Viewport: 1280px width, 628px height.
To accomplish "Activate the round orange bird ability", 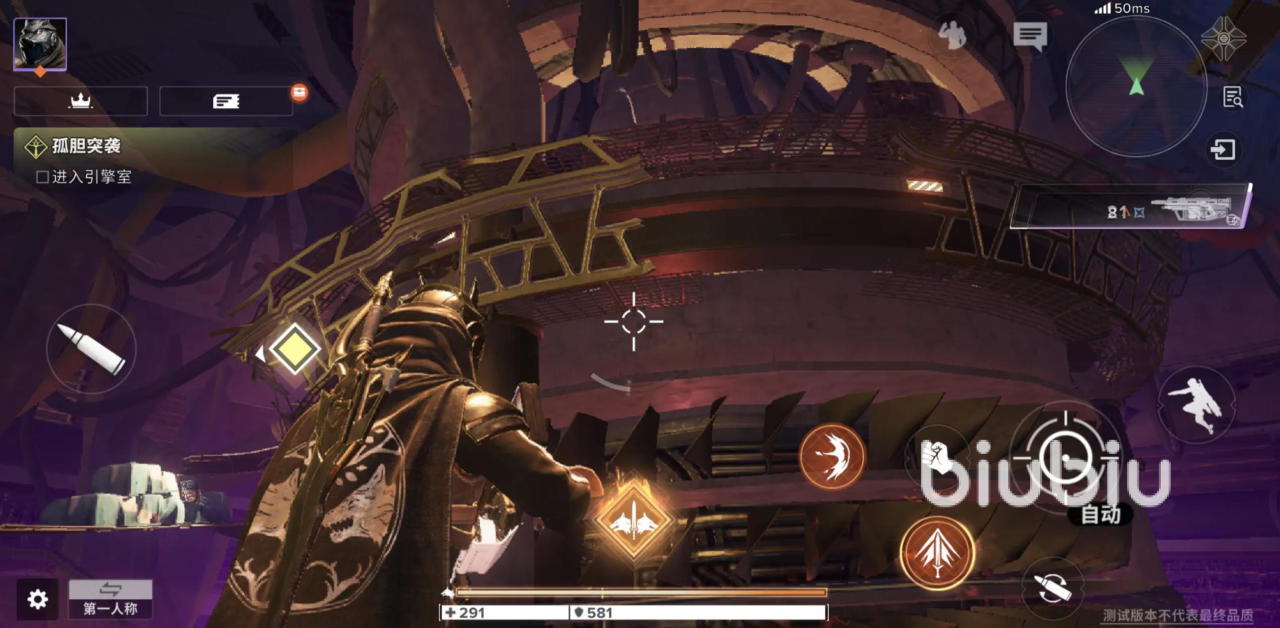I will 832,457.
